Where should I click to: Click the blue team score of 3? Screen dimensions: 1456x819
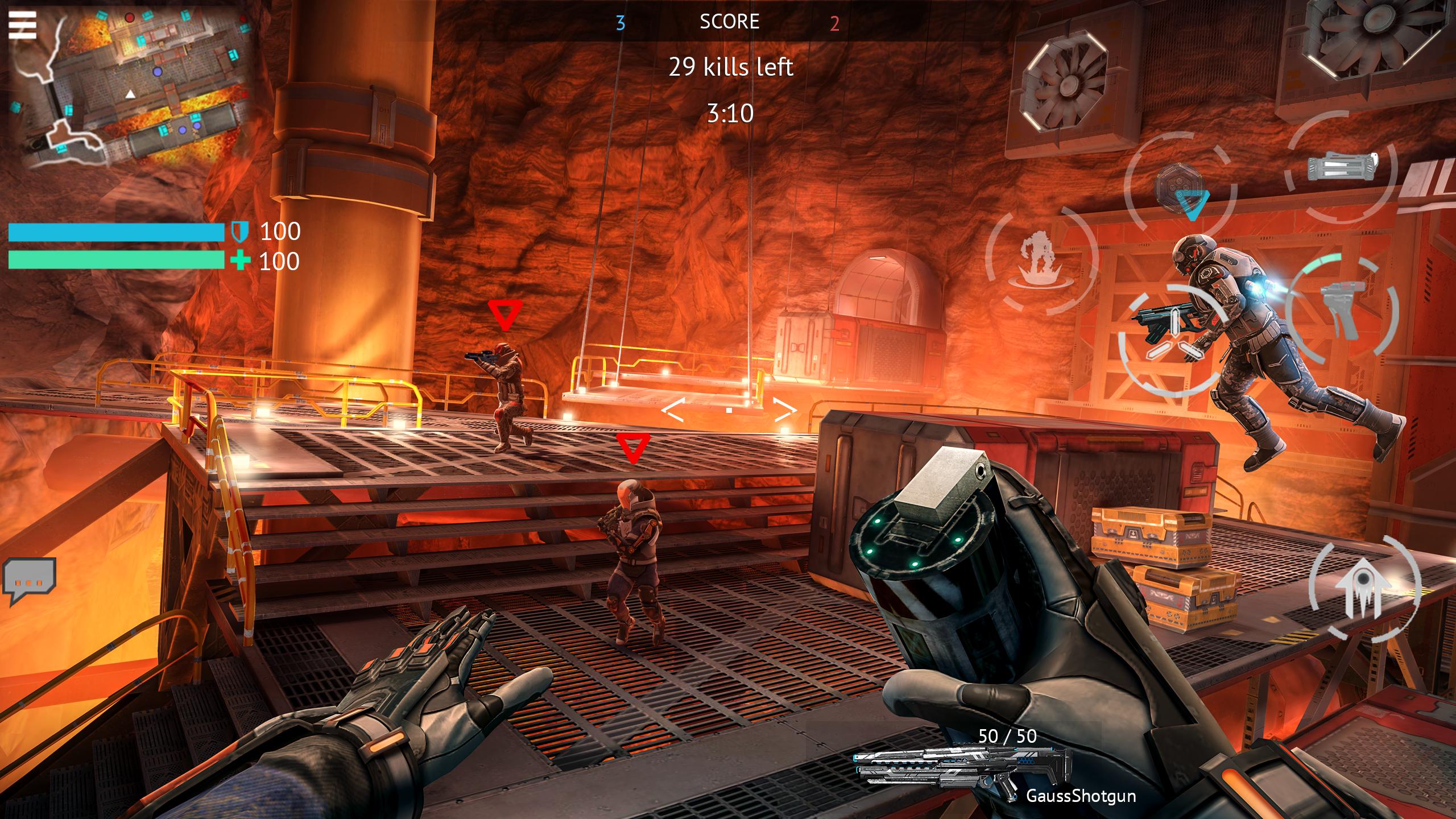click(620, 23)
